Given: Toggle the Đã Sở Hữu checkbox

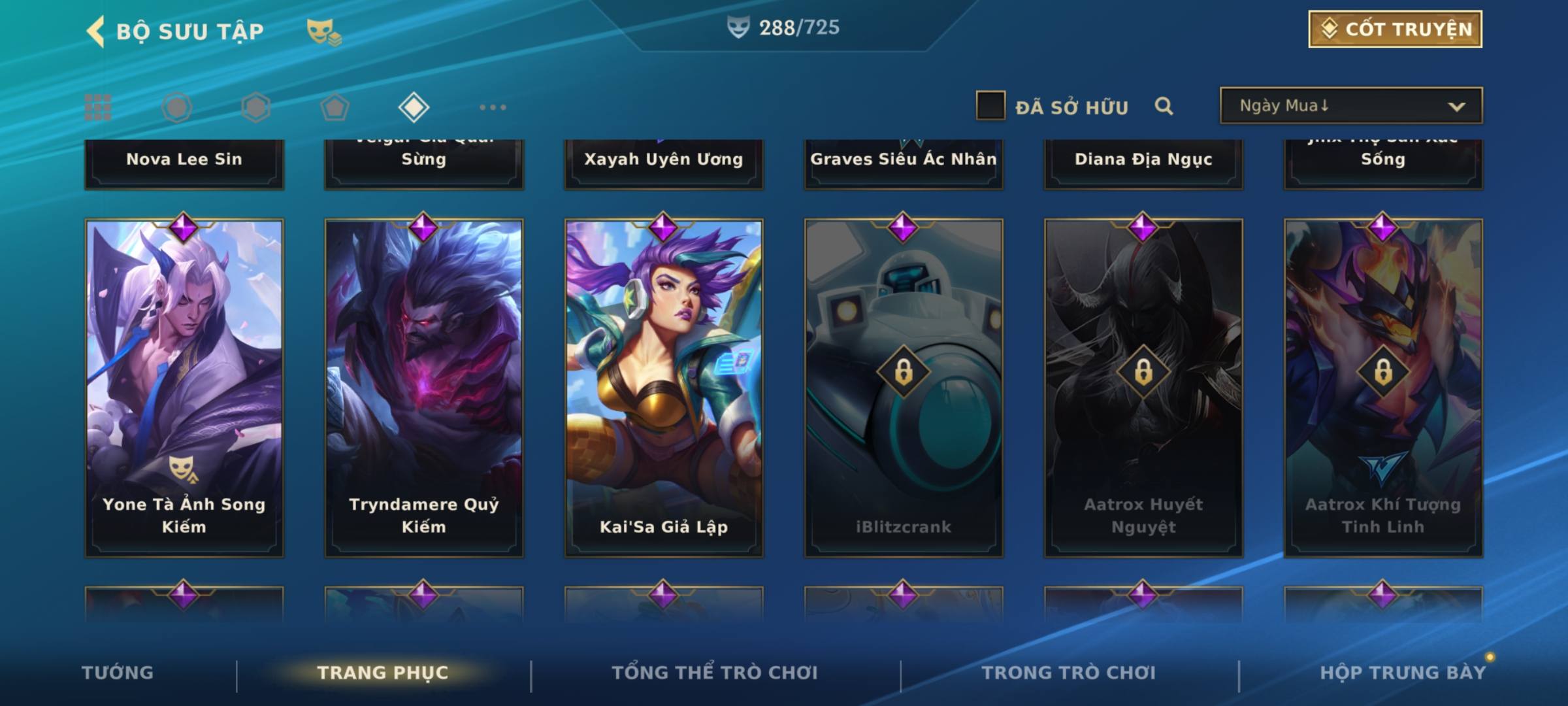Looking at the screenshot, I should click(x=990, y=106).
